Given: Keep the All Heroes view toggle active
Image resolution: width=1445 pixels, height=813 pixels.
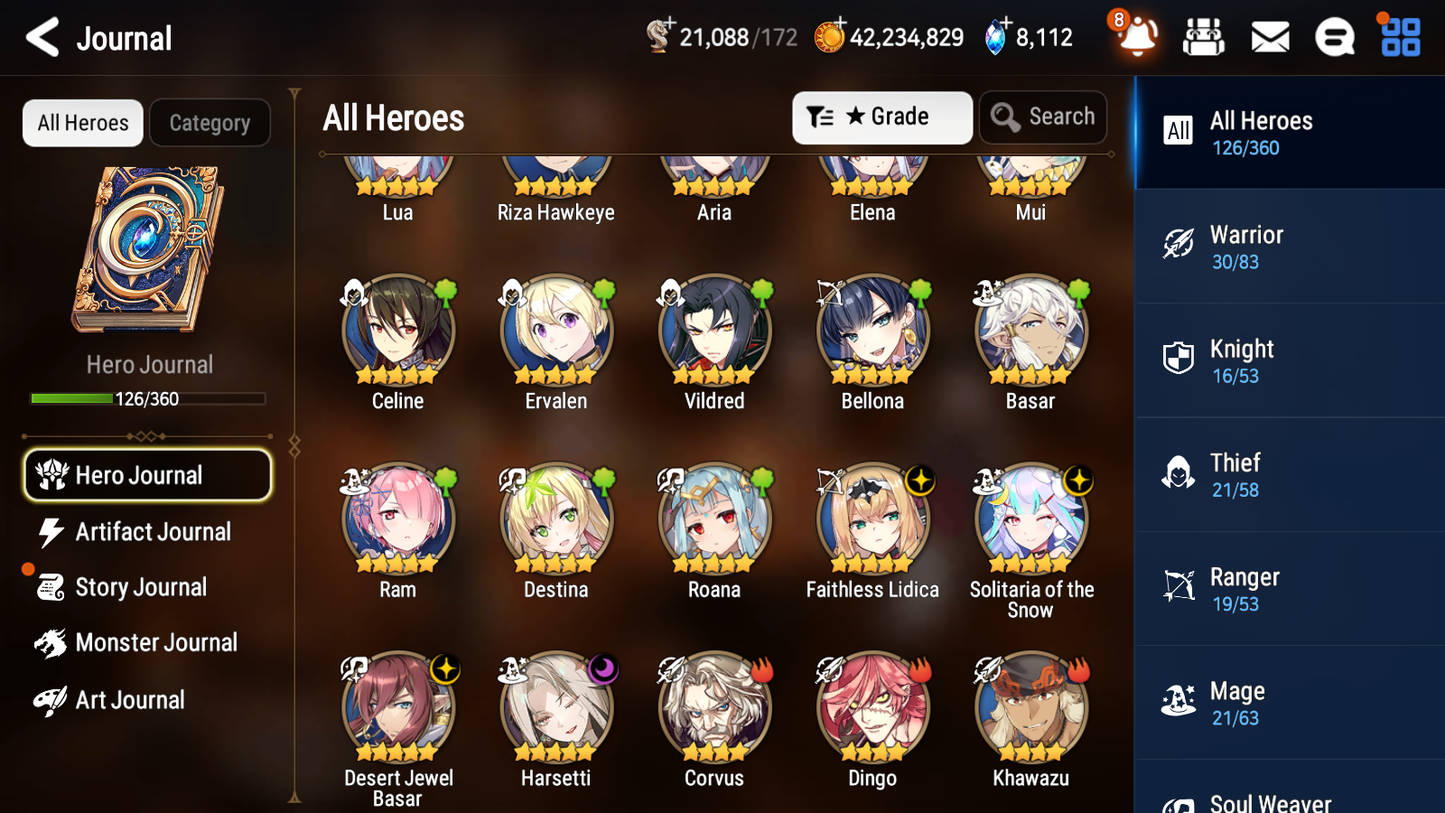Looking at the screenshot, I should [82, 123].
